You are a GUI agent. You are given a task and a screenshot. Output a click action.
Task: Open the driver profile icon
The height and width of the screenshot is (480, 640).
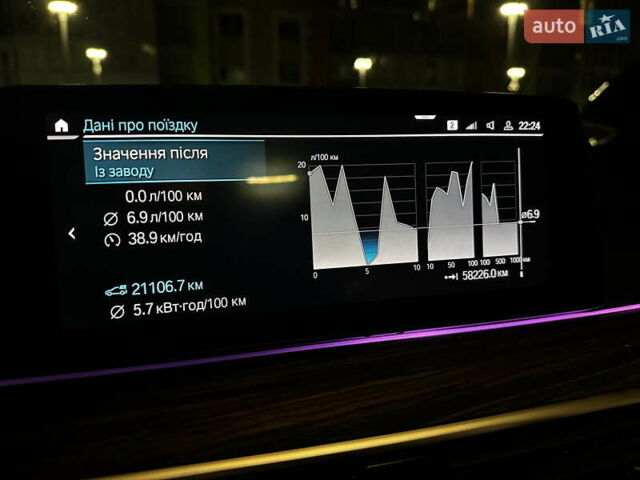(x=508, y=126)
